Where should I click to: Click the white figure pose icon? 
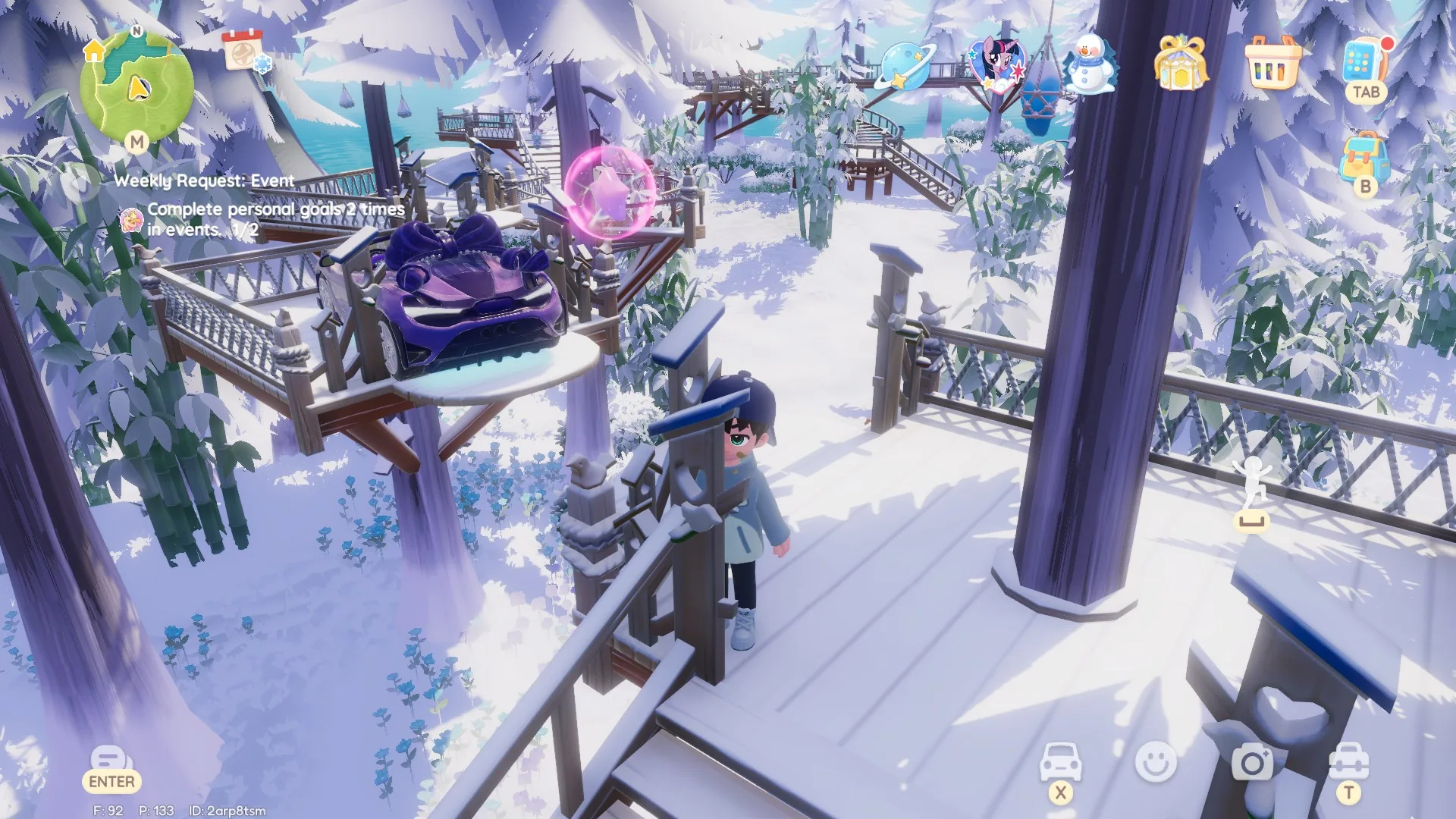(1251, 485)
